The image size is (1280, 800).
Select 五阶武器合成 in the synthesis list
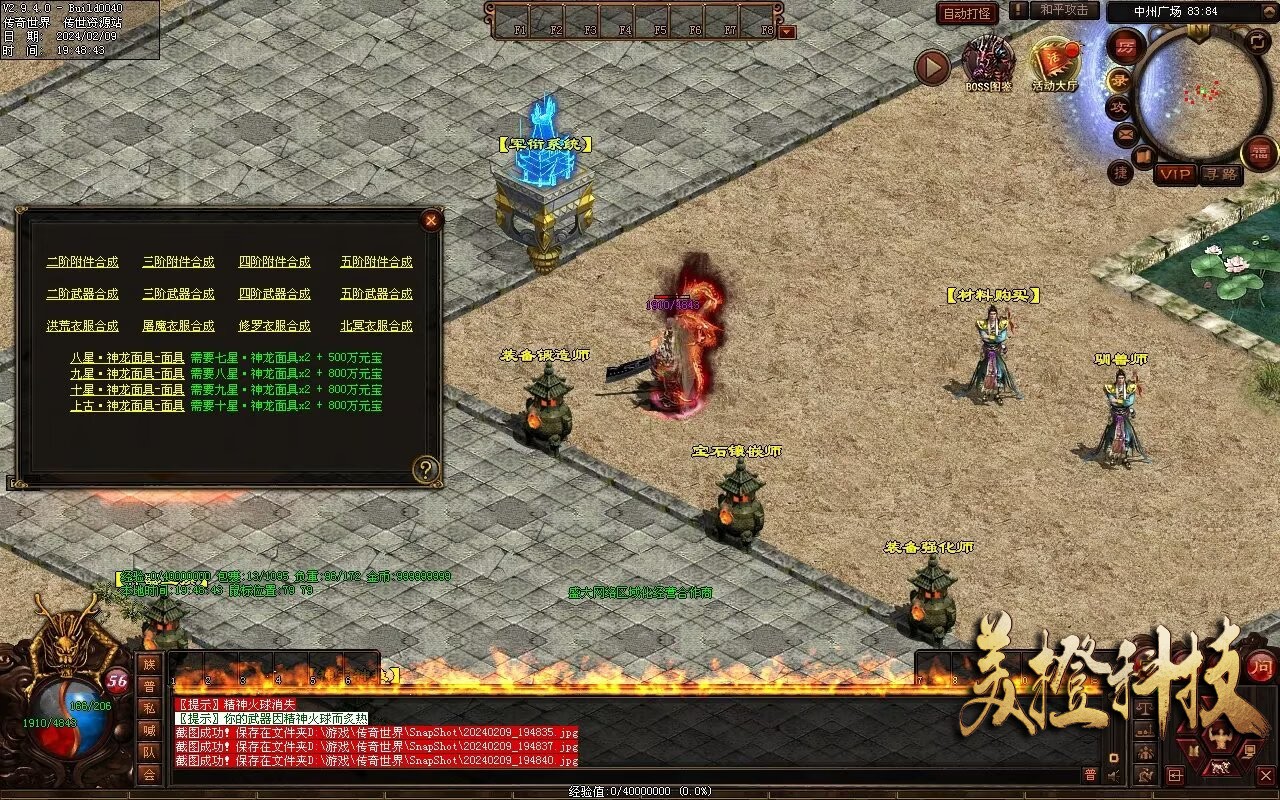pyautogui.click(x=376, y=294)
